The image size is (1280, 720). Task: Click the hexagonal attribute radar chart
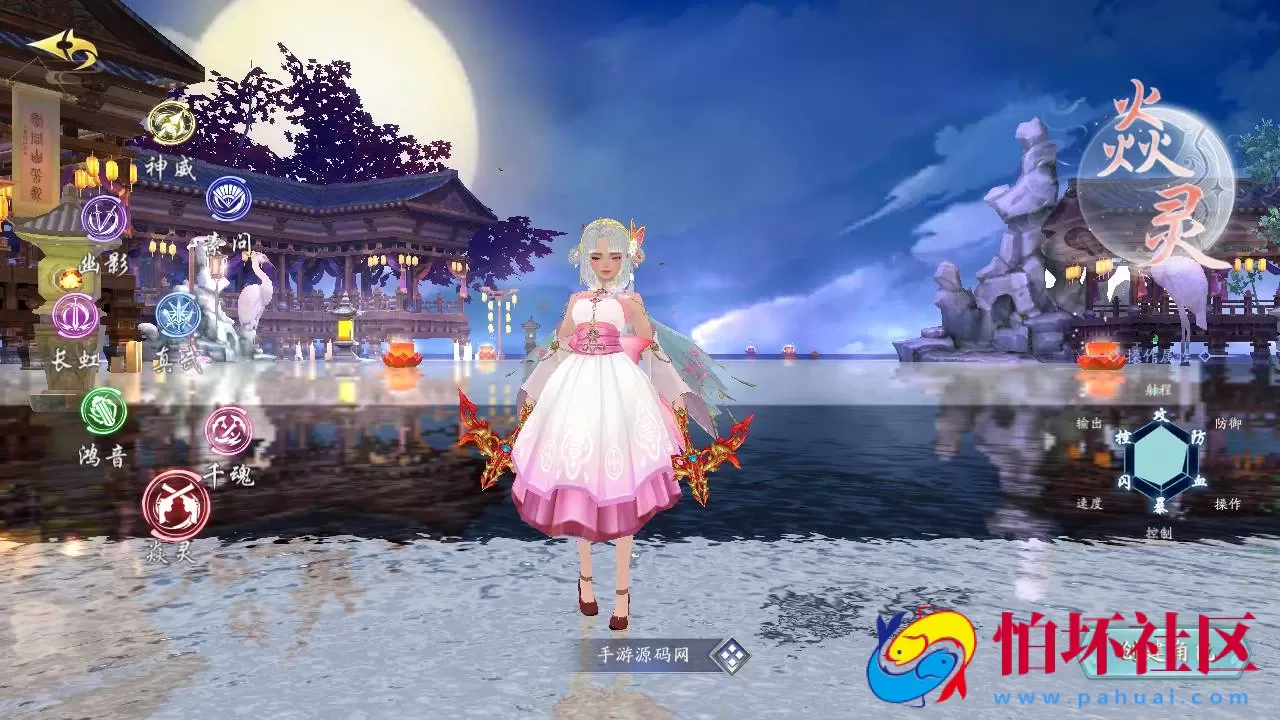click(1159, 459)
